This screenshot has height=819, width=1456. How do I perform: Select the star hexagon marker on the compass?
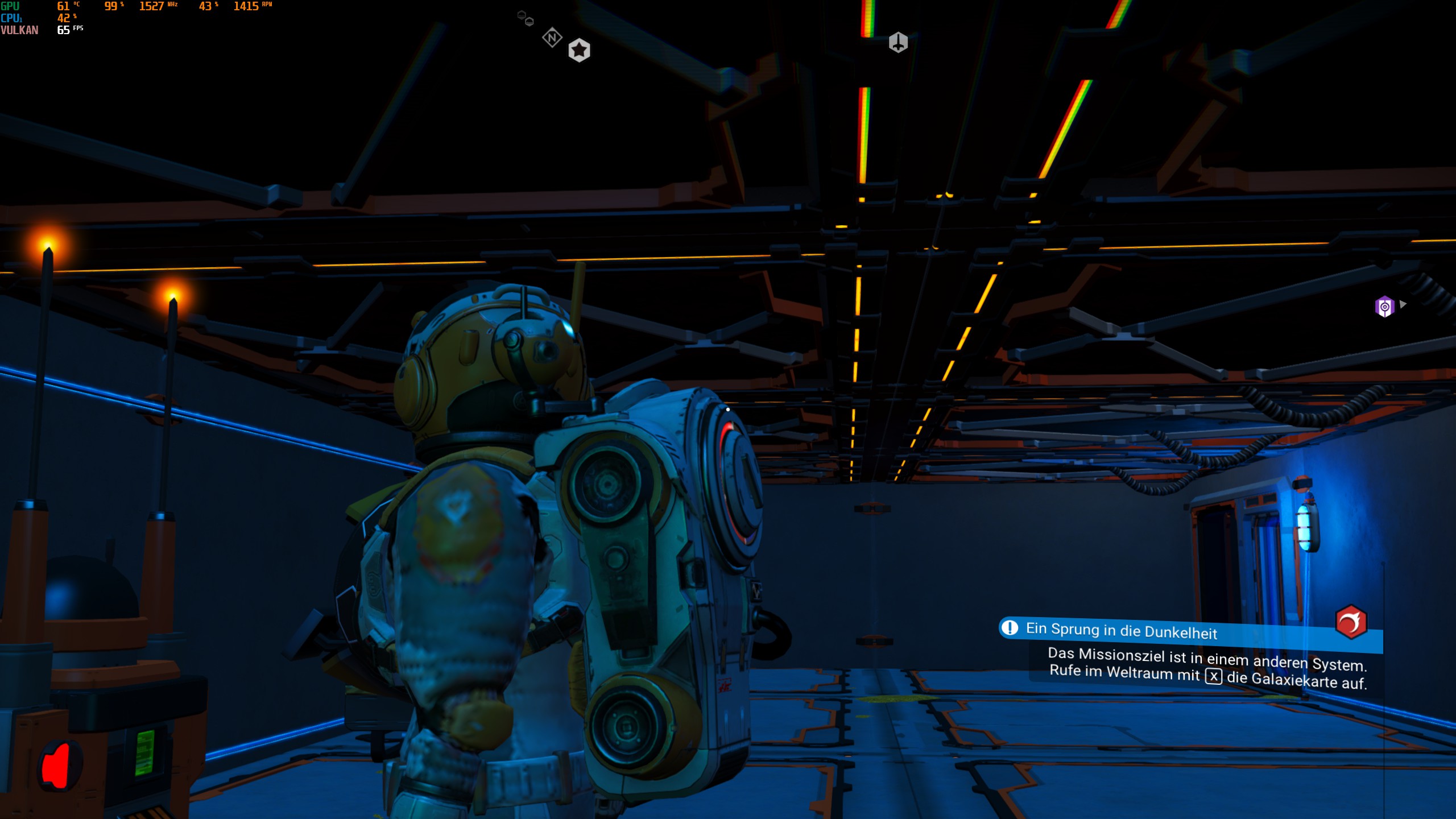point(579,50)
